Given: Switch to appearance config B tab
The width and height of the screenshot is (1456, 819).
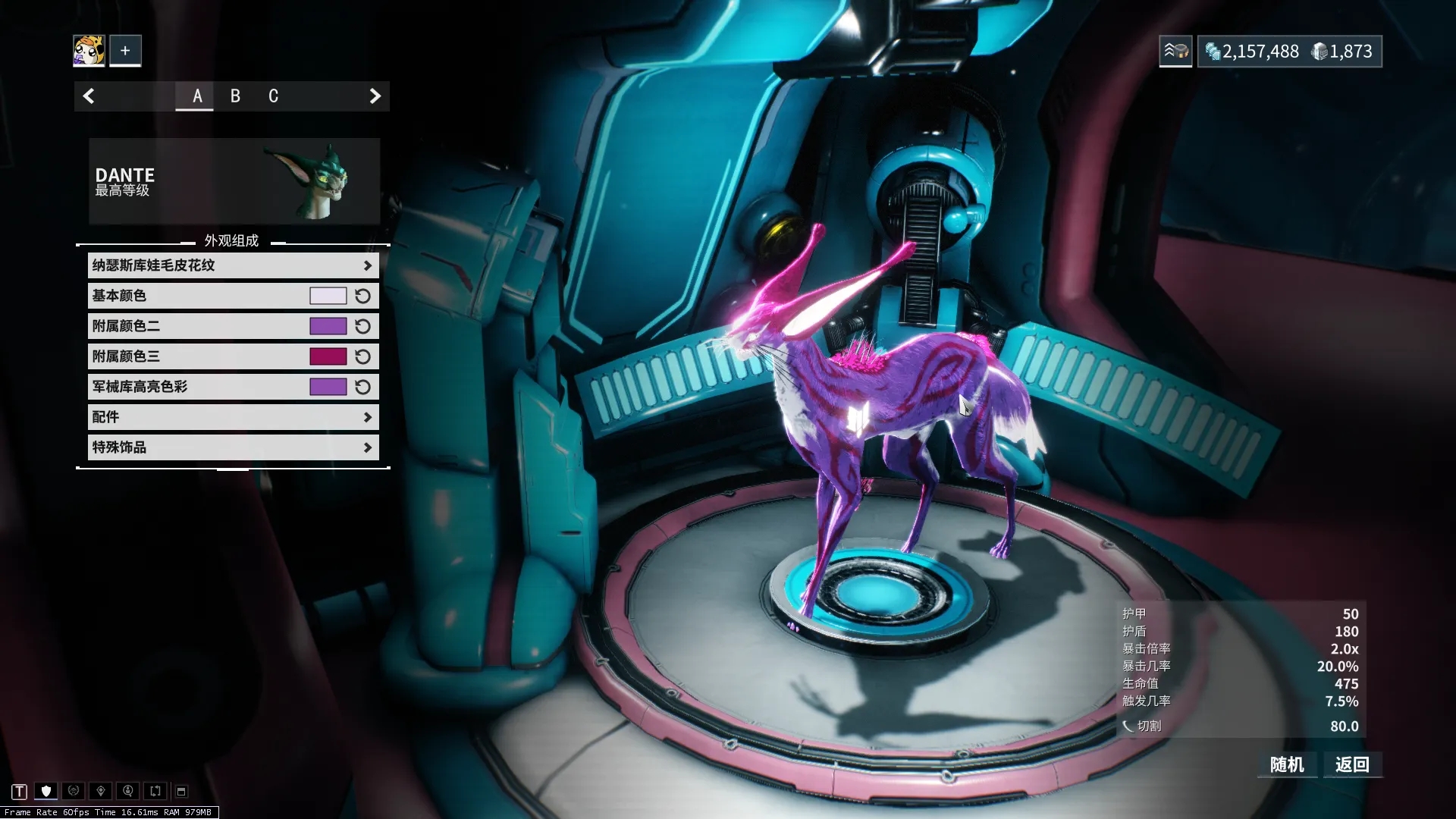Looking at the screenshot, I should [x=235, y=96].
